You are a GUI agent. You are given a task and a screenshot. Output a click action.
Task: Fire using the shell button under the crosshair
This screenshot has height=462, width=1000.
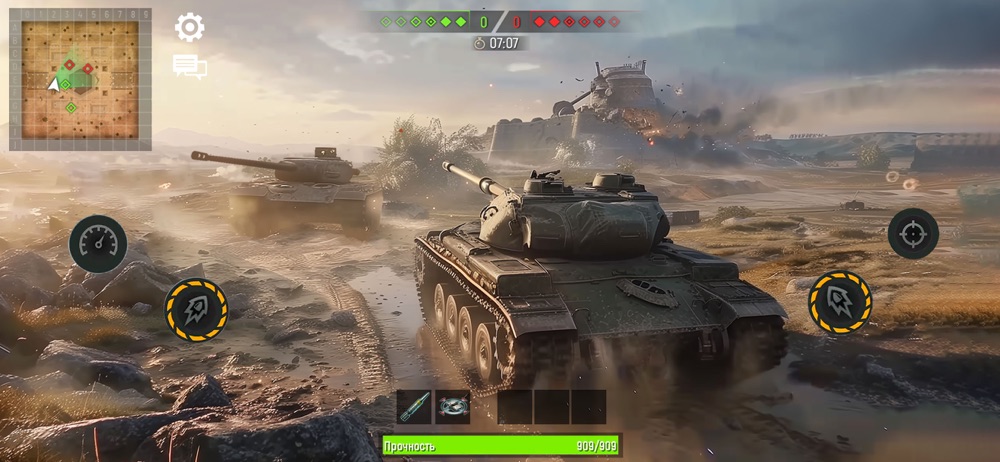(x=840, y=301)
